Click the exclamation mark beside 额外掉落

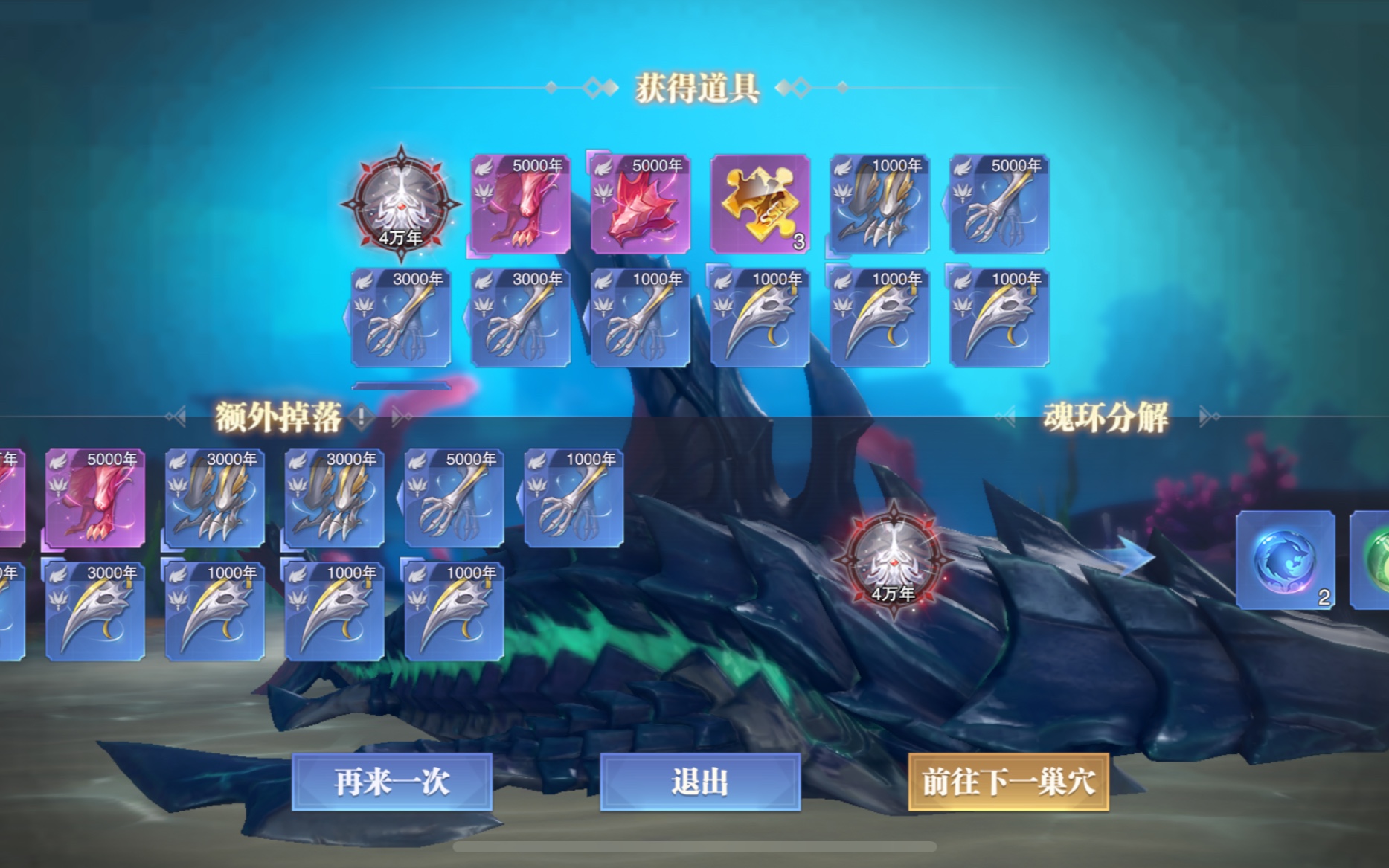pyautogui.click(x=360, y=417)
